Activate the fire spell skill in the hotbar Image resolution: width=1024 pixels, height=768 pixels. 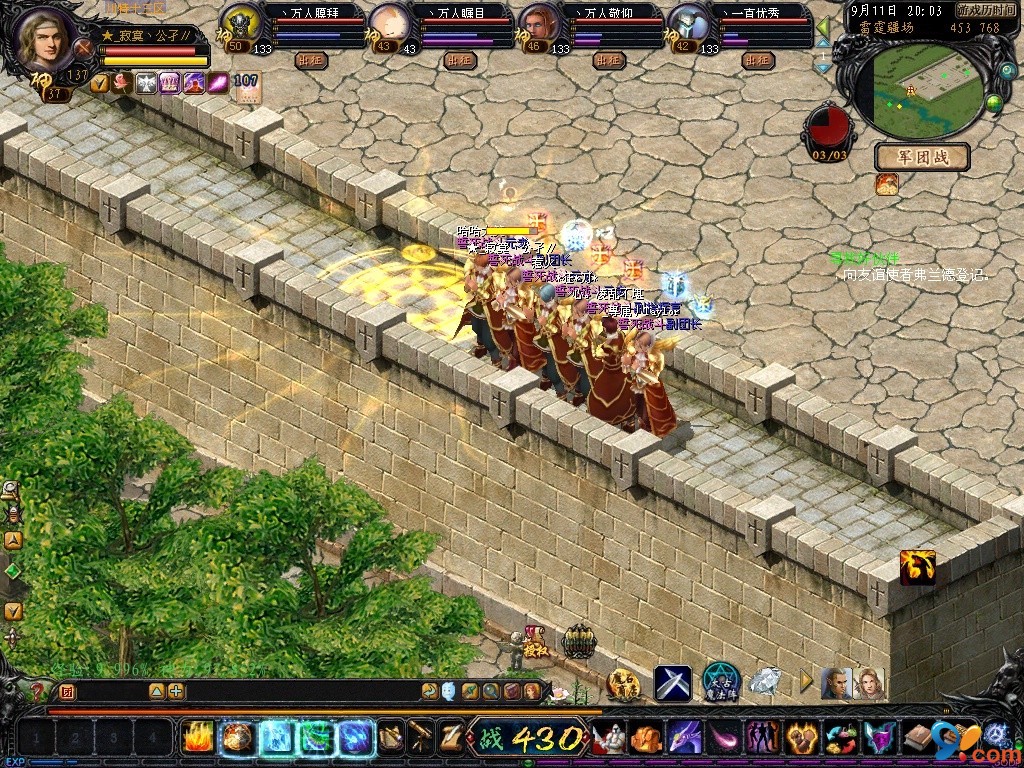click(x=197, y=738)
